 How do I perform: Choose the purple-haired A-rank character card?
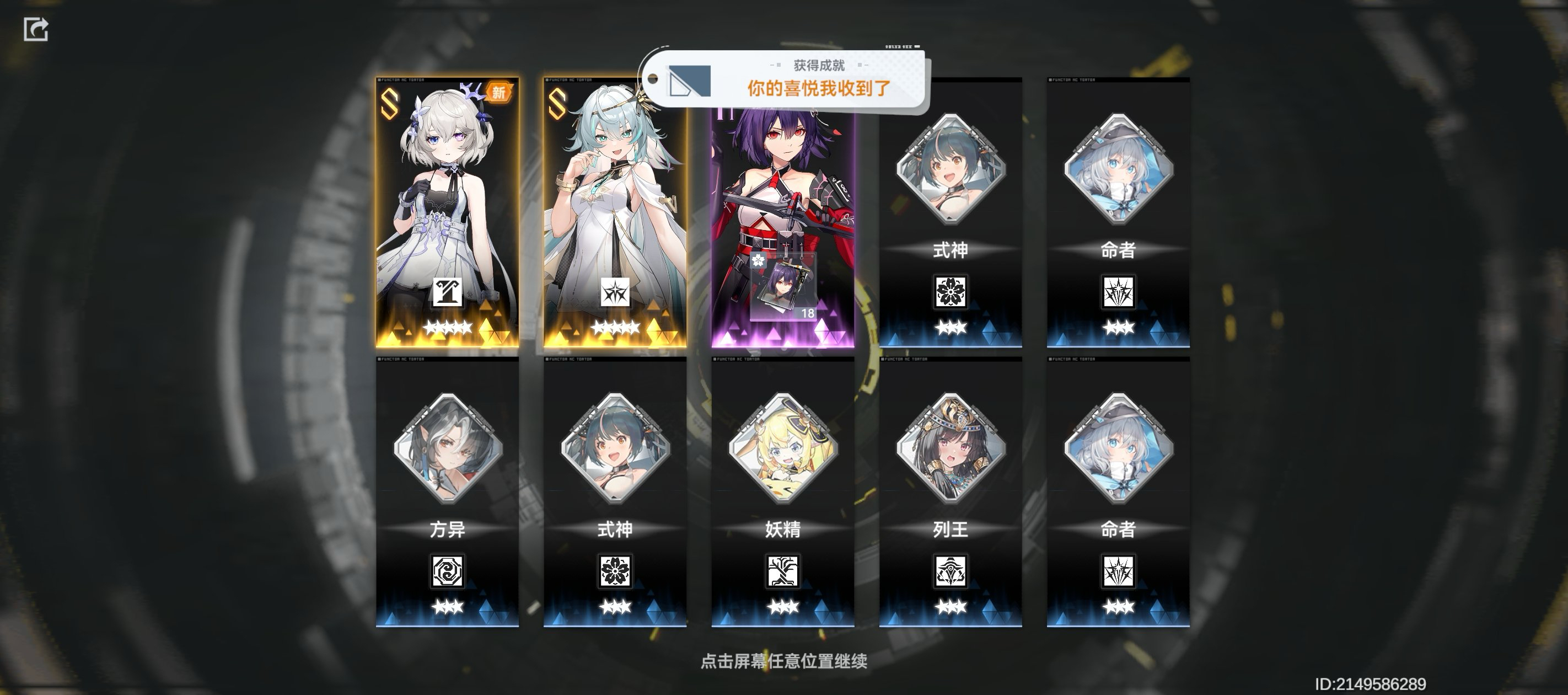click(783, 183)
